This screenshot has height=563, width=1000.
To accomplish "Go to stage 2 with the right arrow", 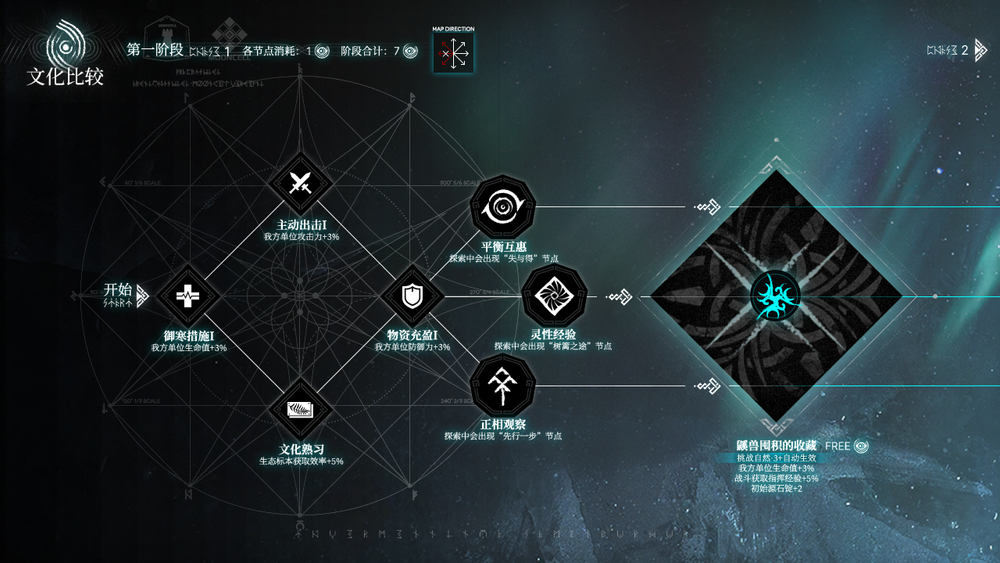I will point(981,50).
